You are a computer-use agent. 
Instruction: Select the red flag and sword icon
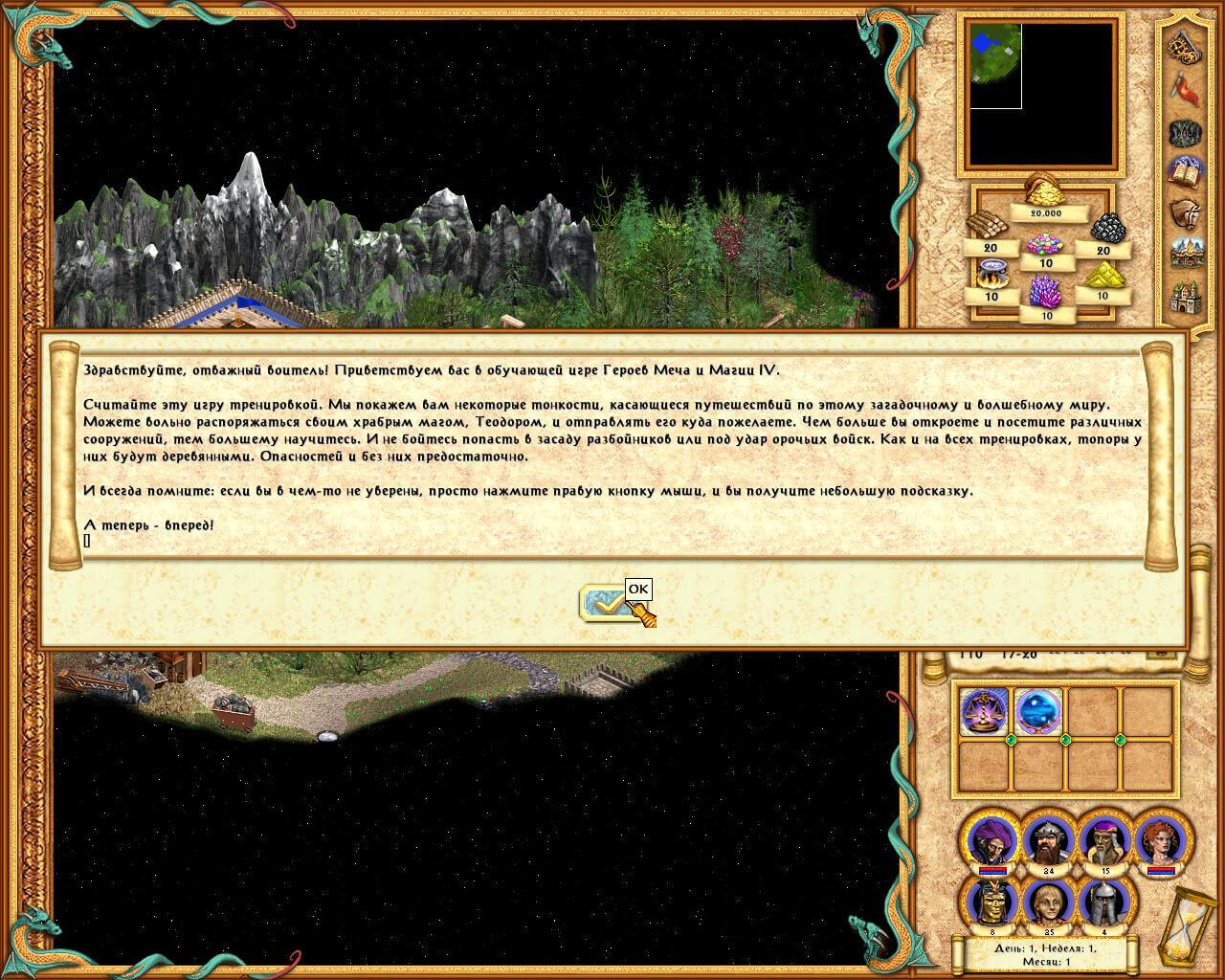point(1187,88)
